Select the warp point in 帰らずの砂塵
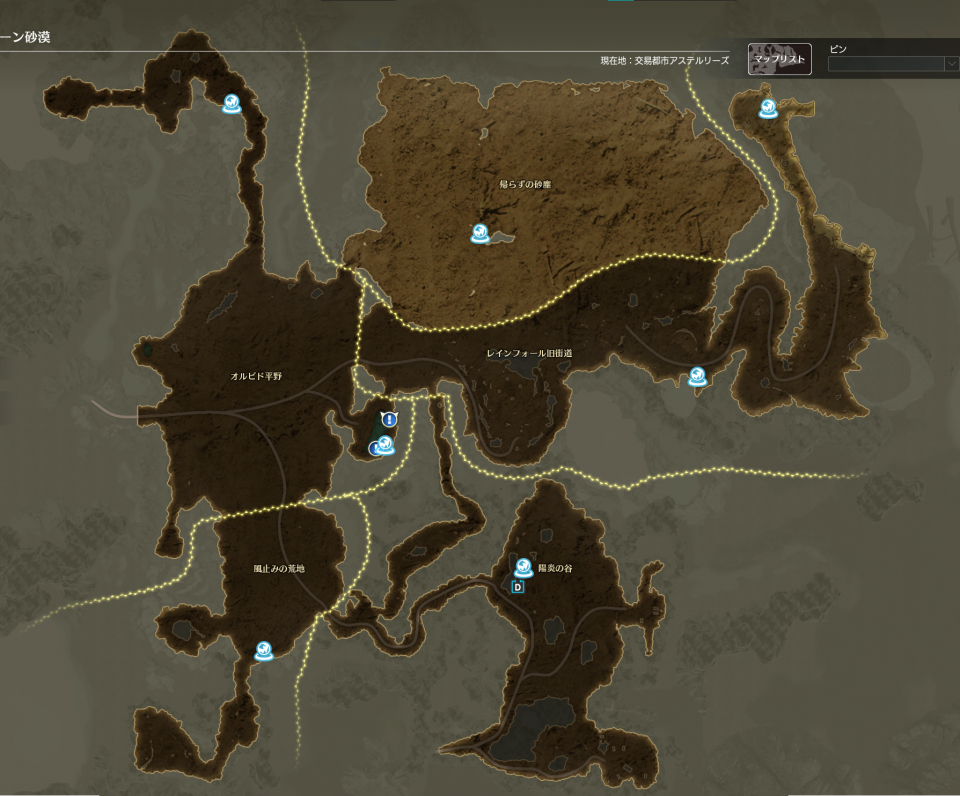The width and height of the screenshot is (960, 796). pos(480,234)
